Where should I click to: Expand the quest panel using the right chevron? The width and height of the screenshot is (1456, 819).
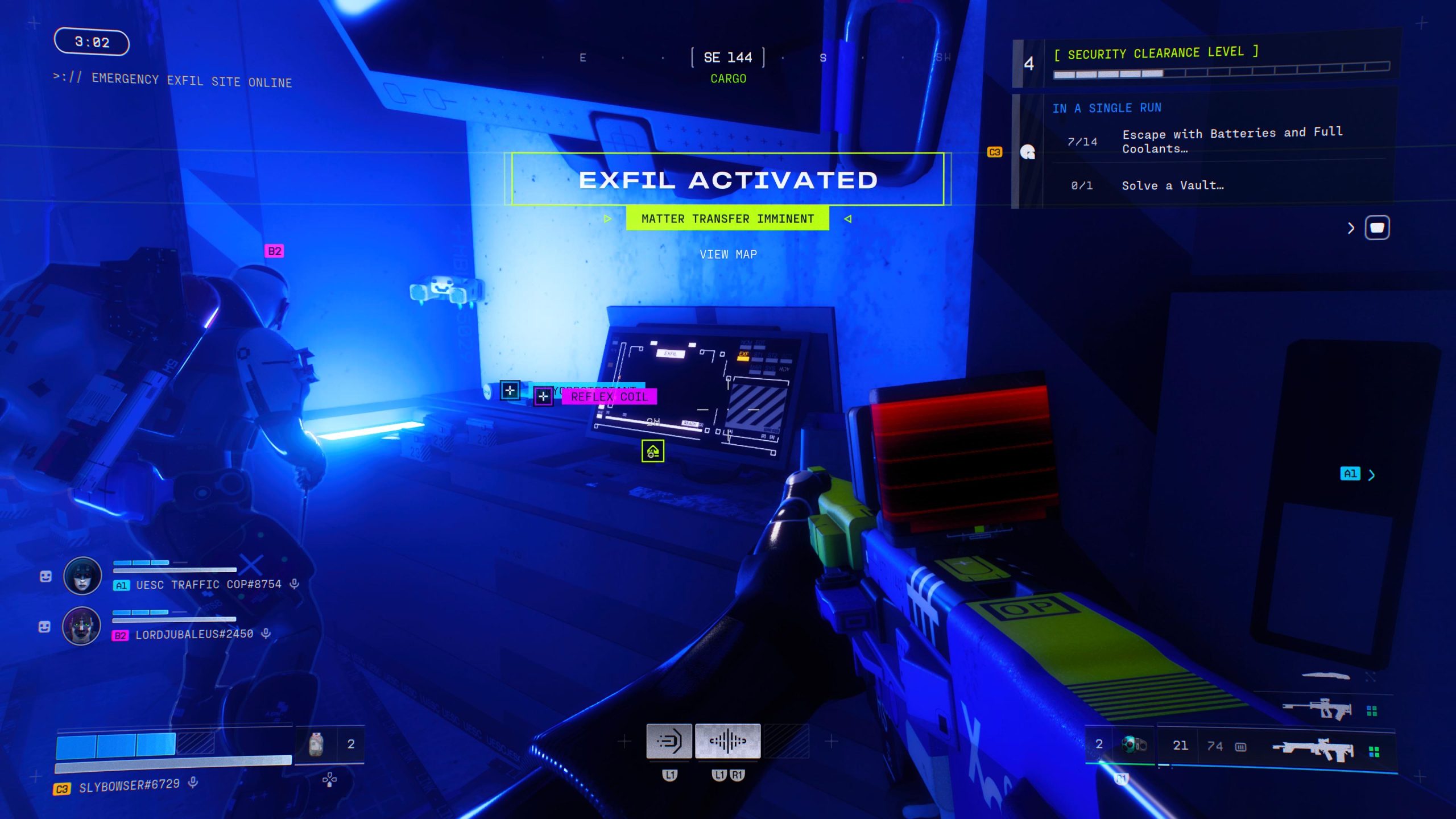[x=1350, y=227]
